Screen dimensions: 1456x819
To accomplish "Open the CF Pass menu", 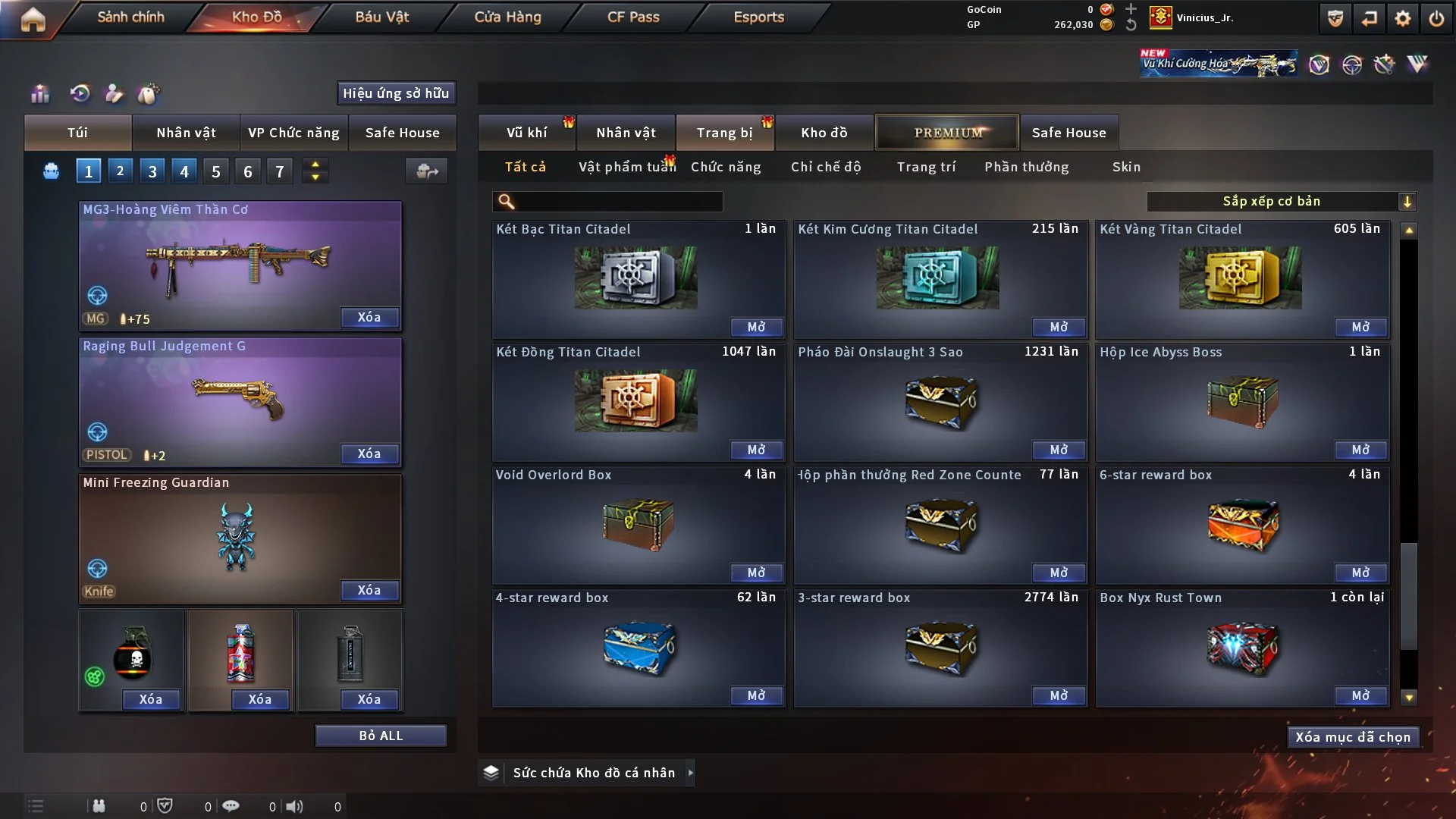I will click(x=633, y=17).
